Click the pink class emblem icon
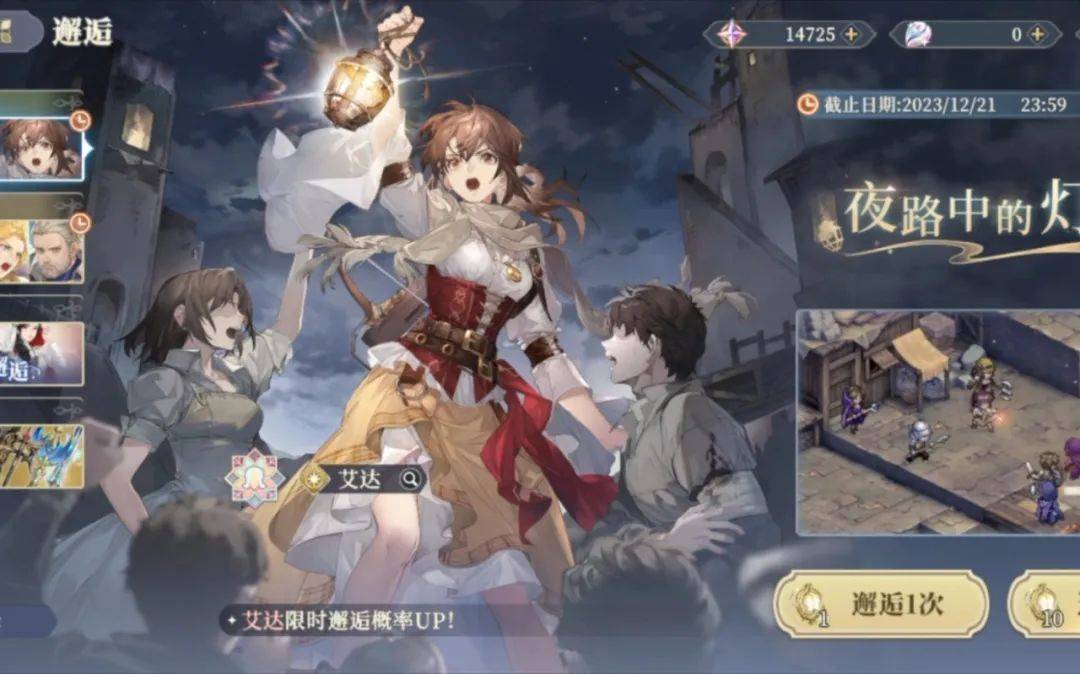1080x674 pixels. [254, 478]
